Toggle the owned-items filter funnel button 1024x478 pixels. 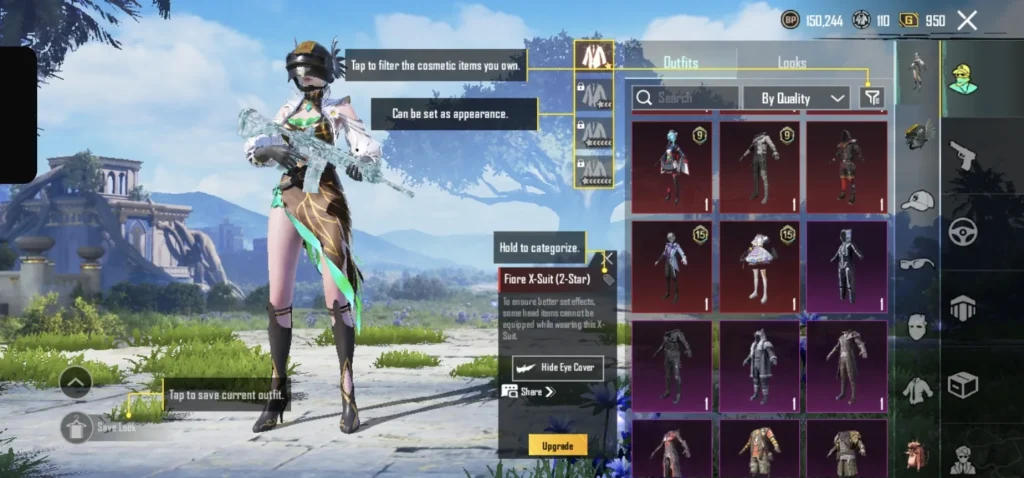pos(872,97)
